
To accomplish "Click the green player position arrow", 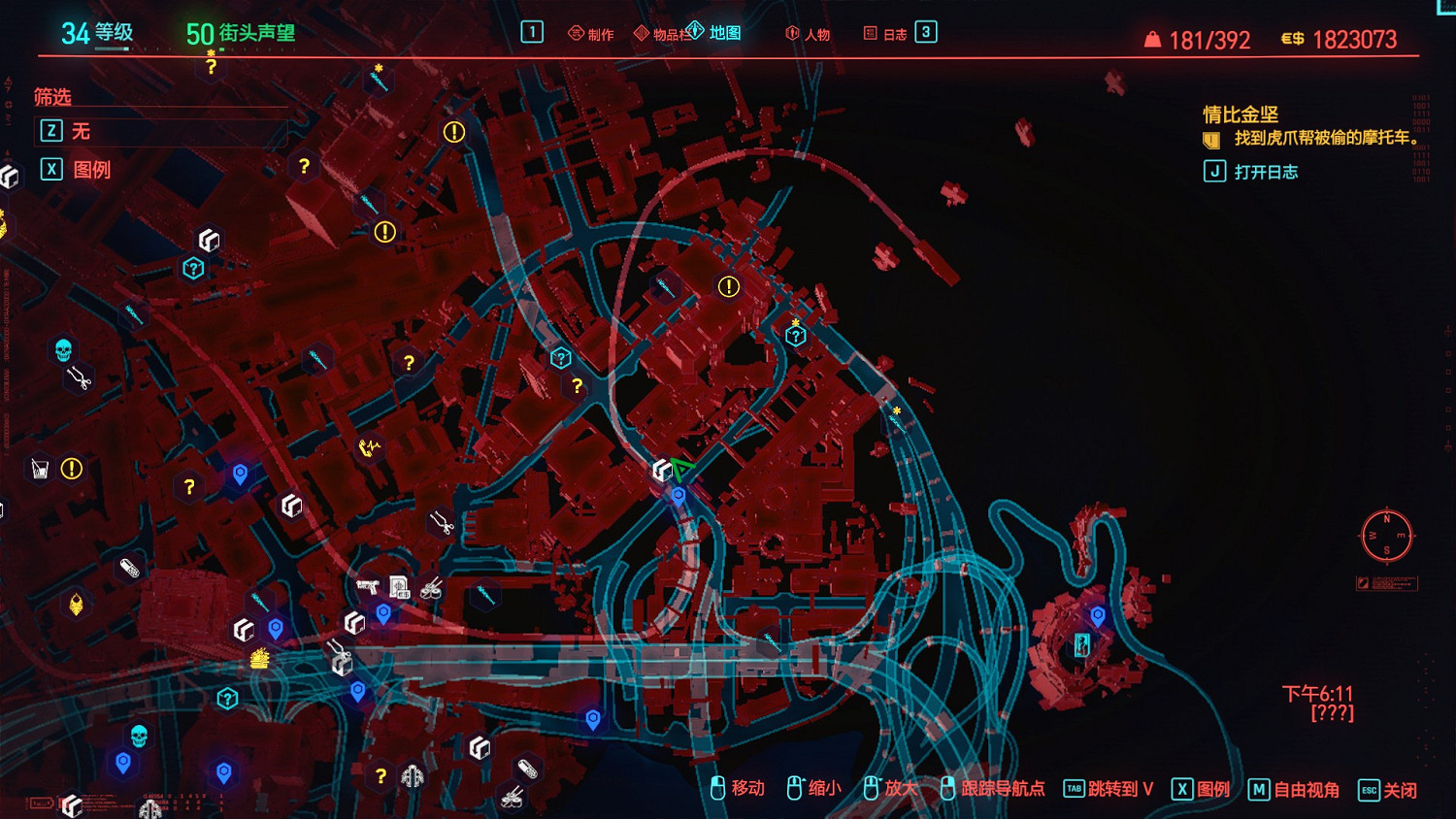I will [681, 469].
